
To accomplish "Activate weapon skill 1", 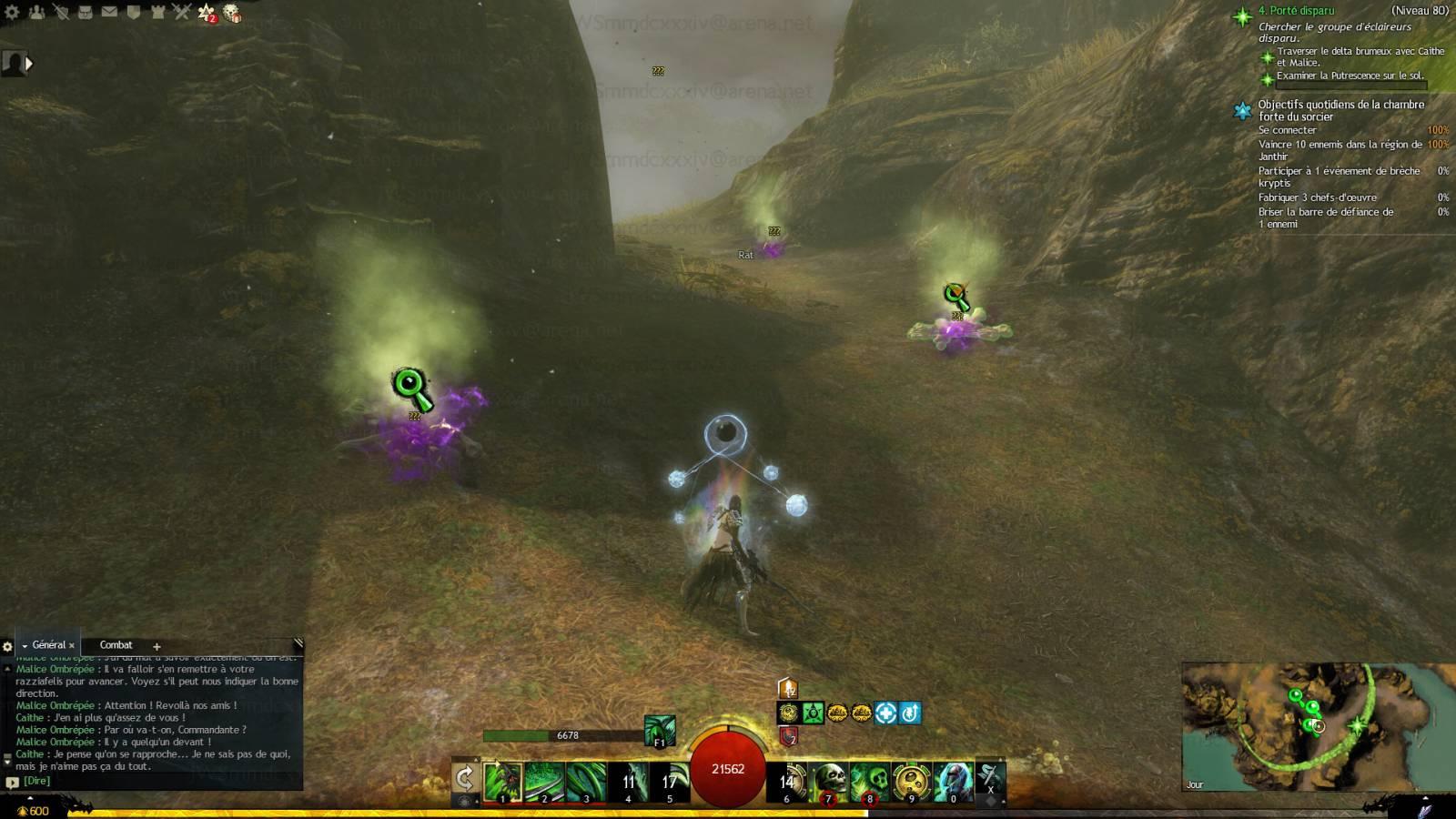I will [502, 782].
